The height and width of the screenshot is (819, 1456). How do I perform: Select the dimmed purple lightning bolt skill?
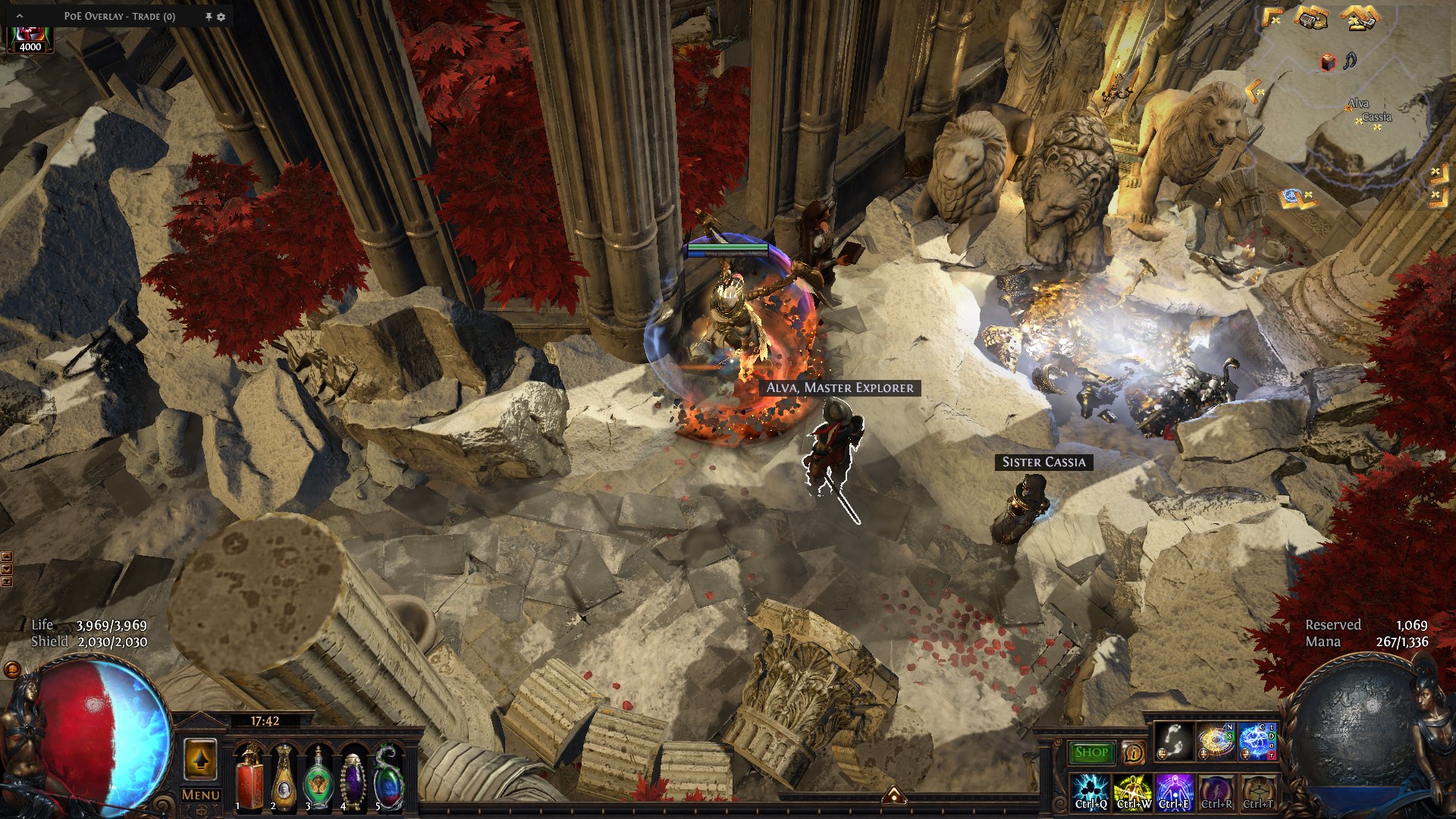1216,792
